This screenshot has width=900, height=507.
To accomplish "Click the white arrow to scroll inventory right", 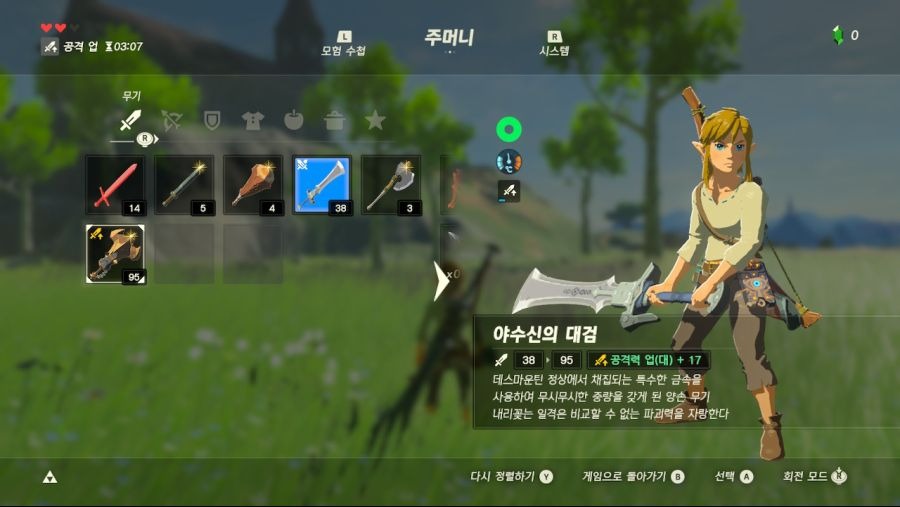I will click(x=441, y=281).
